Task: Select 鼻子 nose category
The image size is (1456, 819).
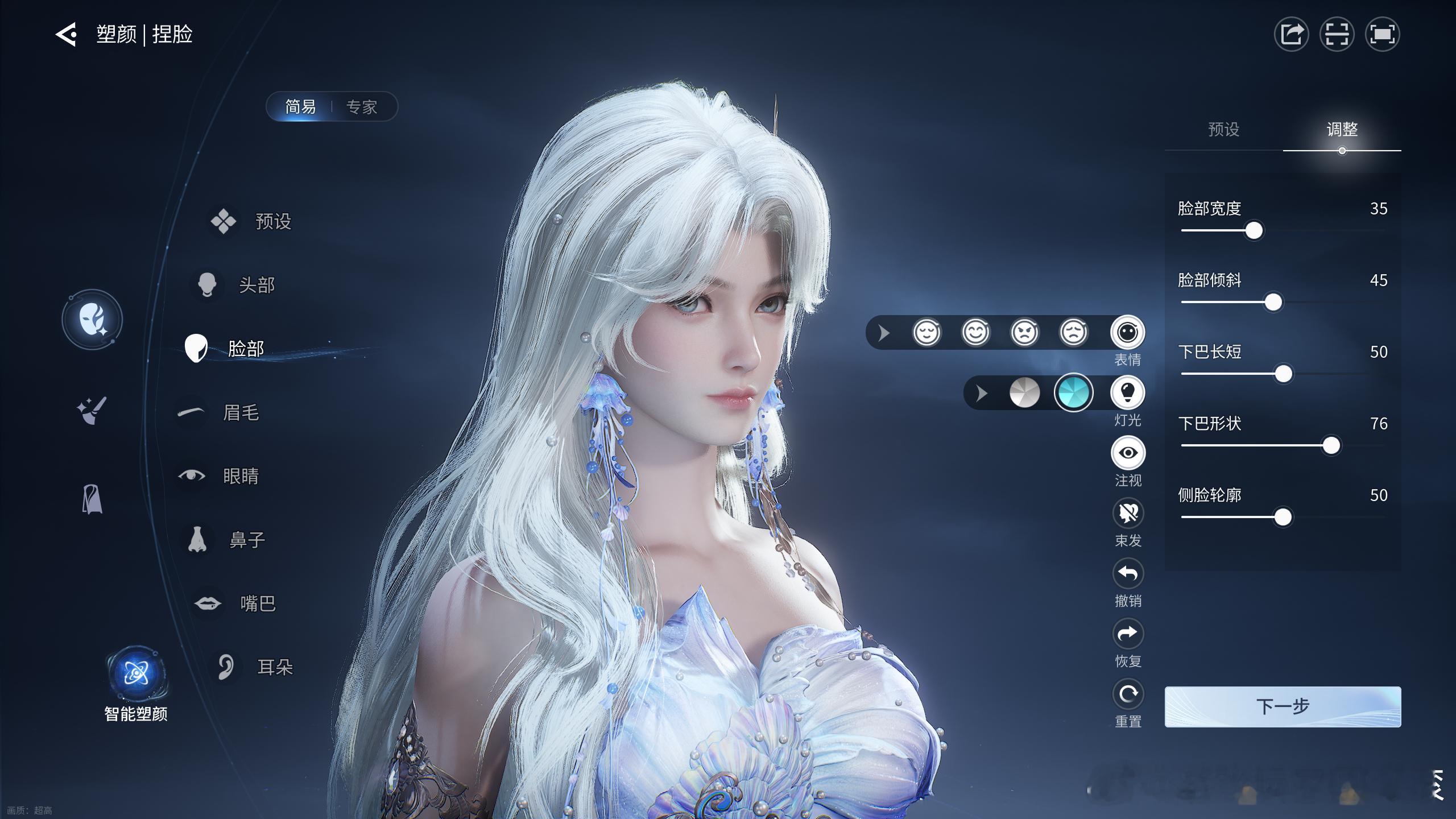Action: pyautogui.click(x=246, y=540)
